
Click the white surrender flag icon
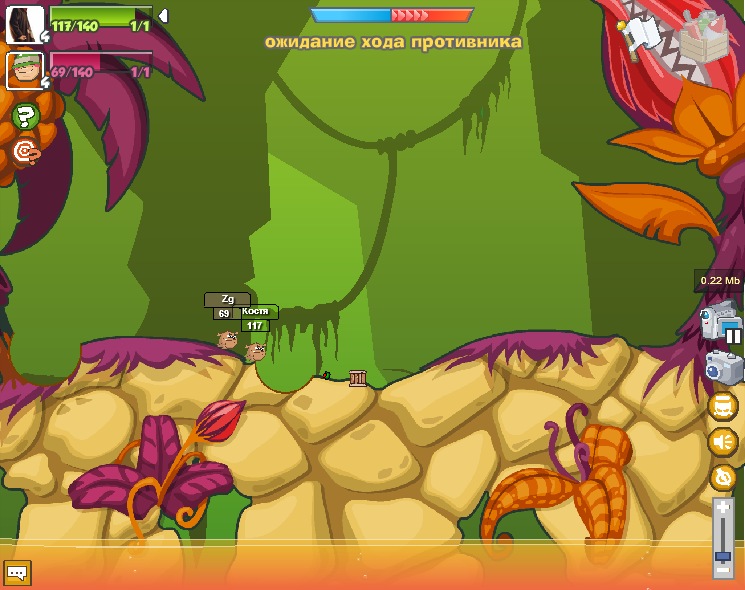[x=641, y=36]
